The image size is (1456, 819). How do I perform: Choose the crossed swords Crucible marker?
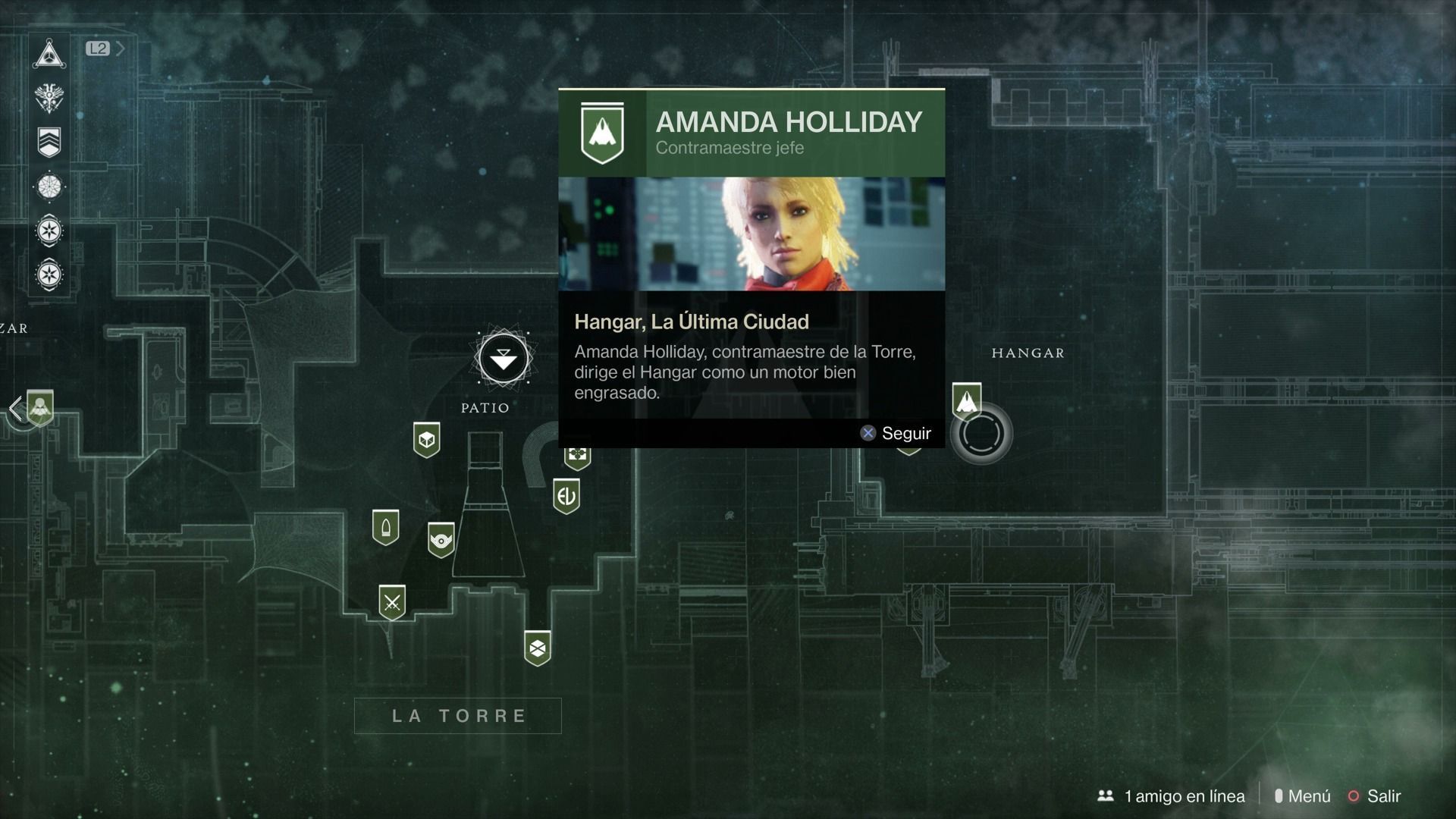click(392, 603)
